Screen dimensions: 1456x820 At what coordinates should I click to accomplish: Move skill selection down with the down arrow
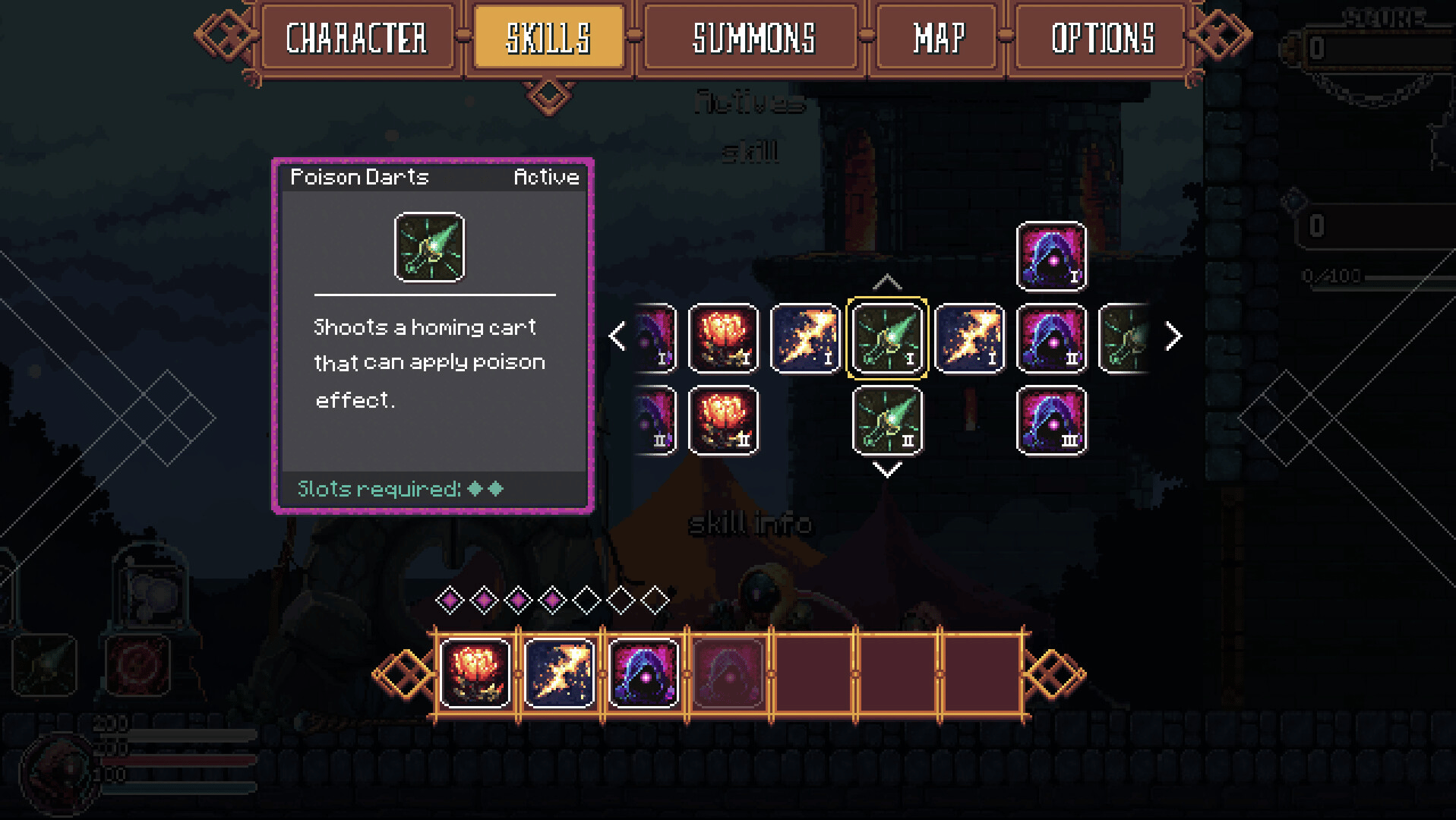coord(887,470)
